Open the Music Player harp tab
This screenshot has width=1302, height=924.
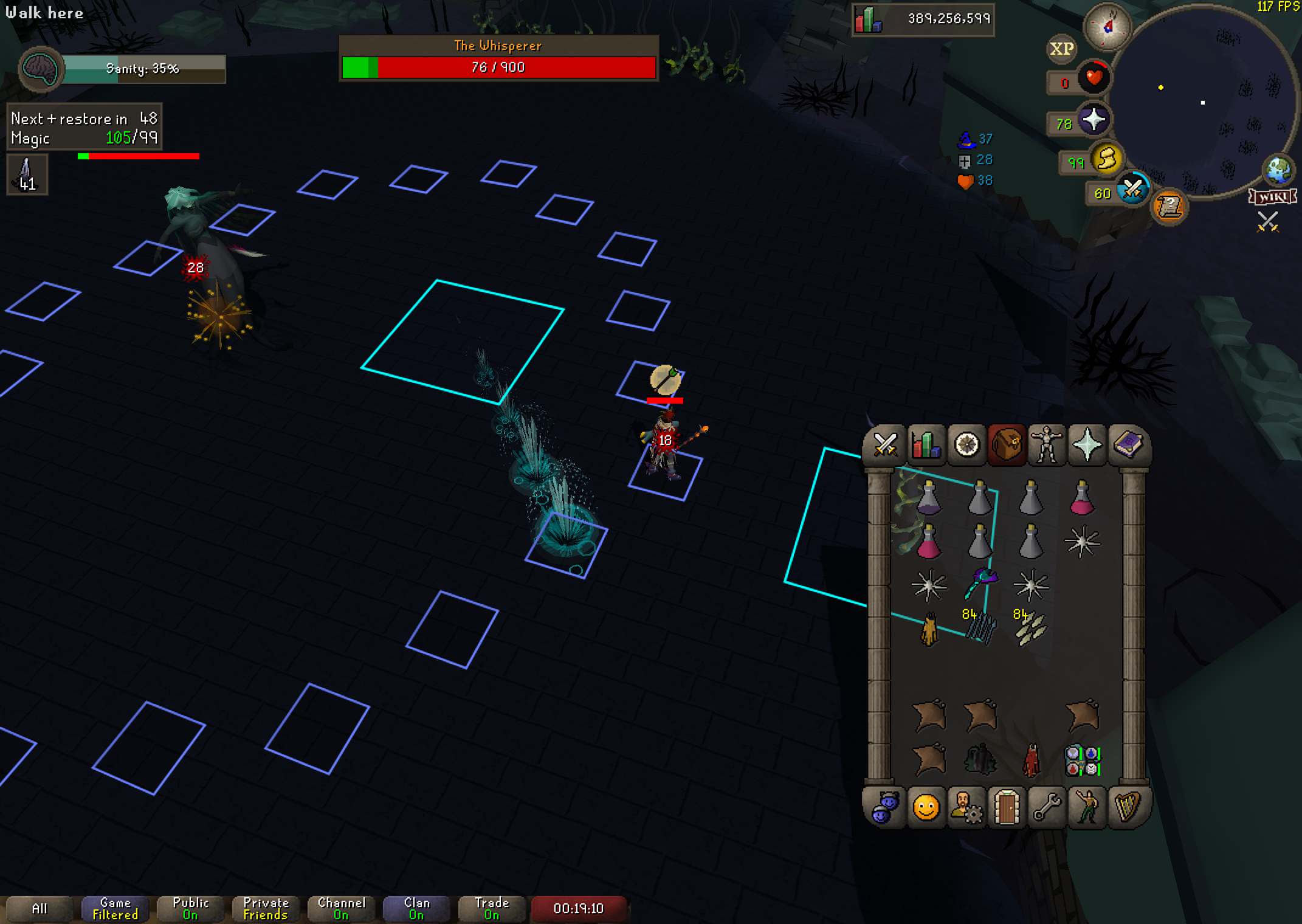tap(1128, 807)
